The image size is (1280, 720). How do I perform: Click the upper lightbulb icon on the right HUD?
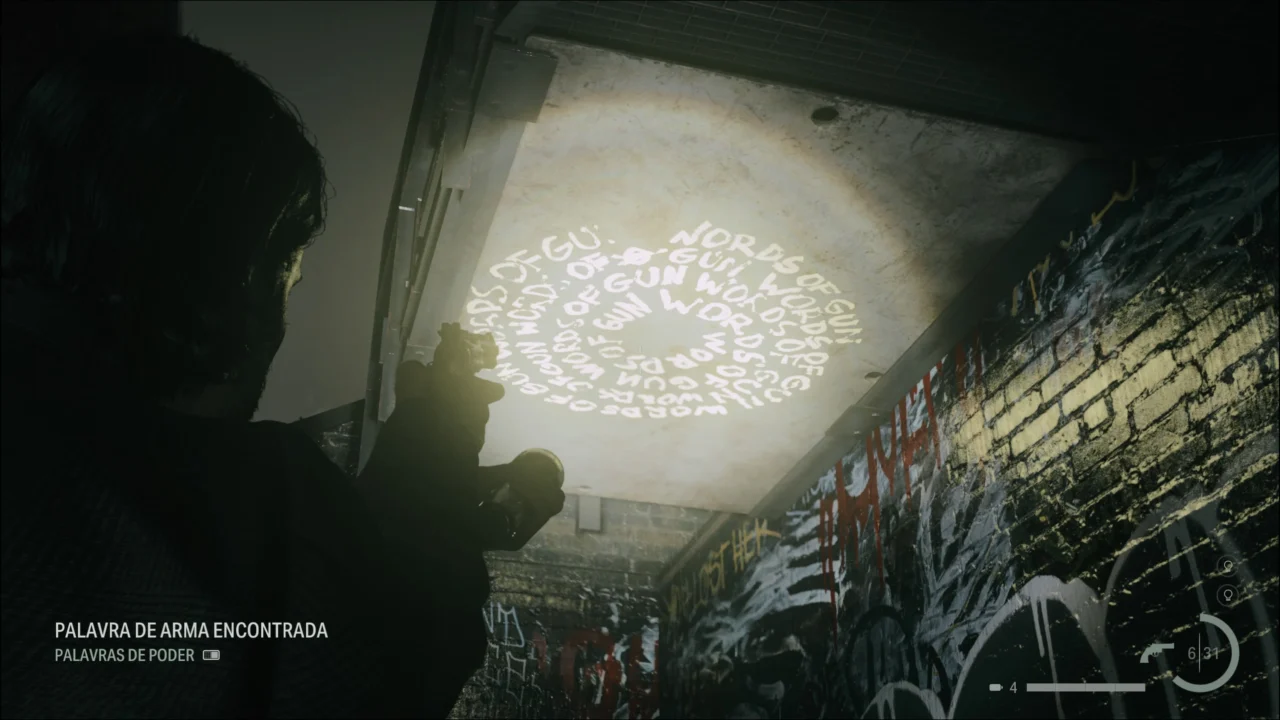(1227, 565)
